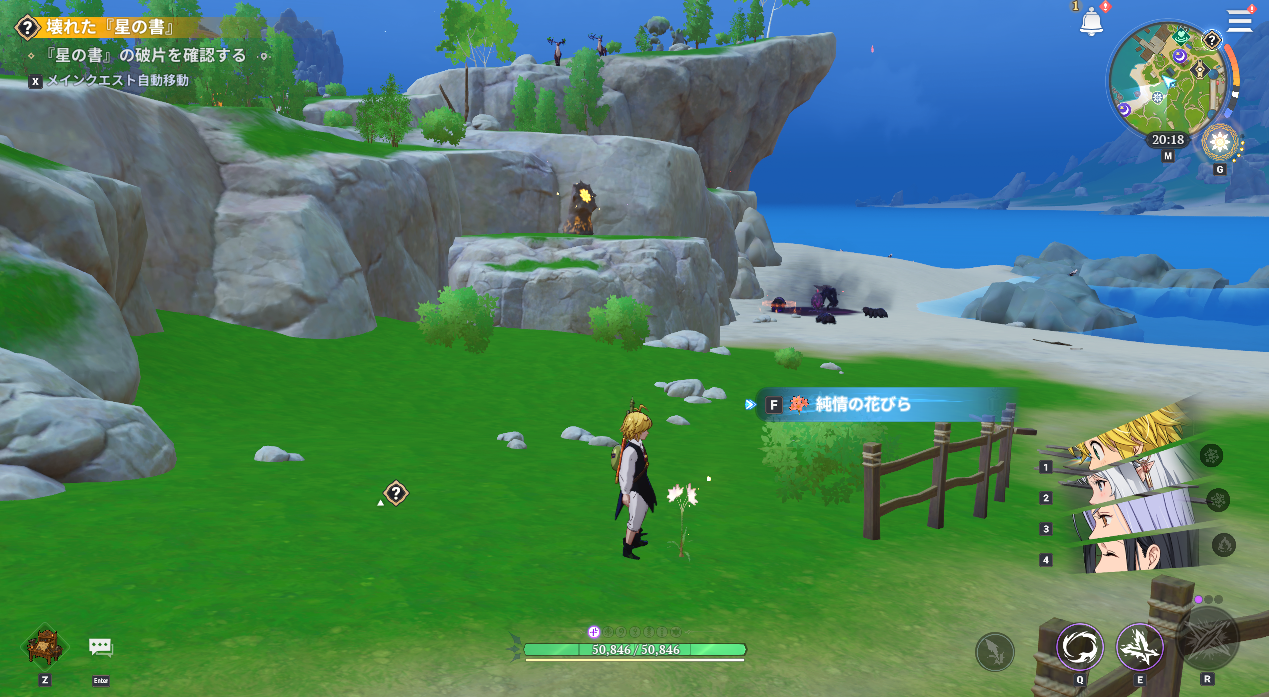The height and width of the screenshot is (697, 1269).
Task: Select the green heart marker on the minimap
Action: point(1181,37)
